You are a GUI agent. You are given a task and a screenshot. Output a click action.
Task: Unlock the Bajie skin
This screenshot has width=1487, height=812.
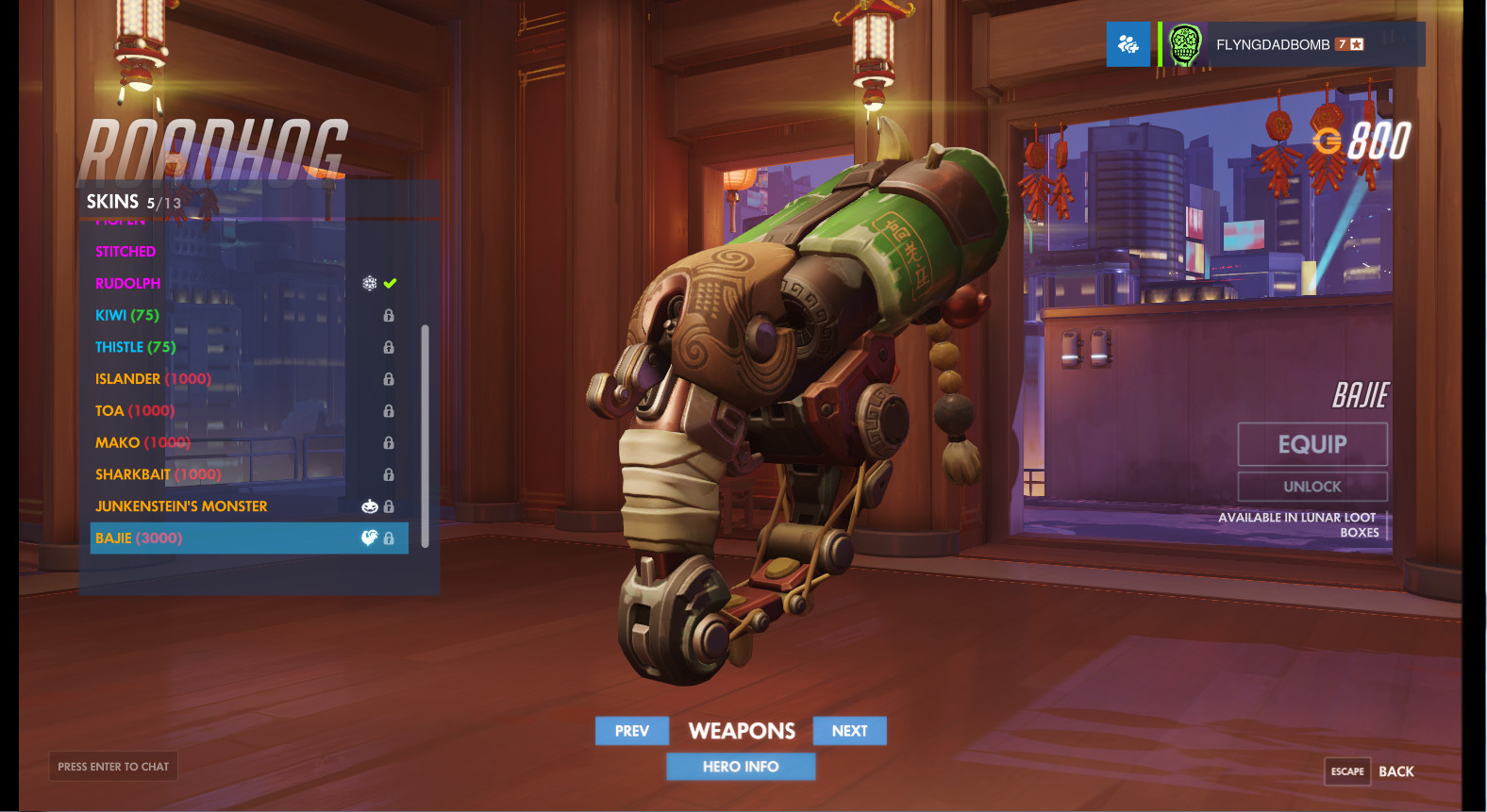tap(1312, 487)
